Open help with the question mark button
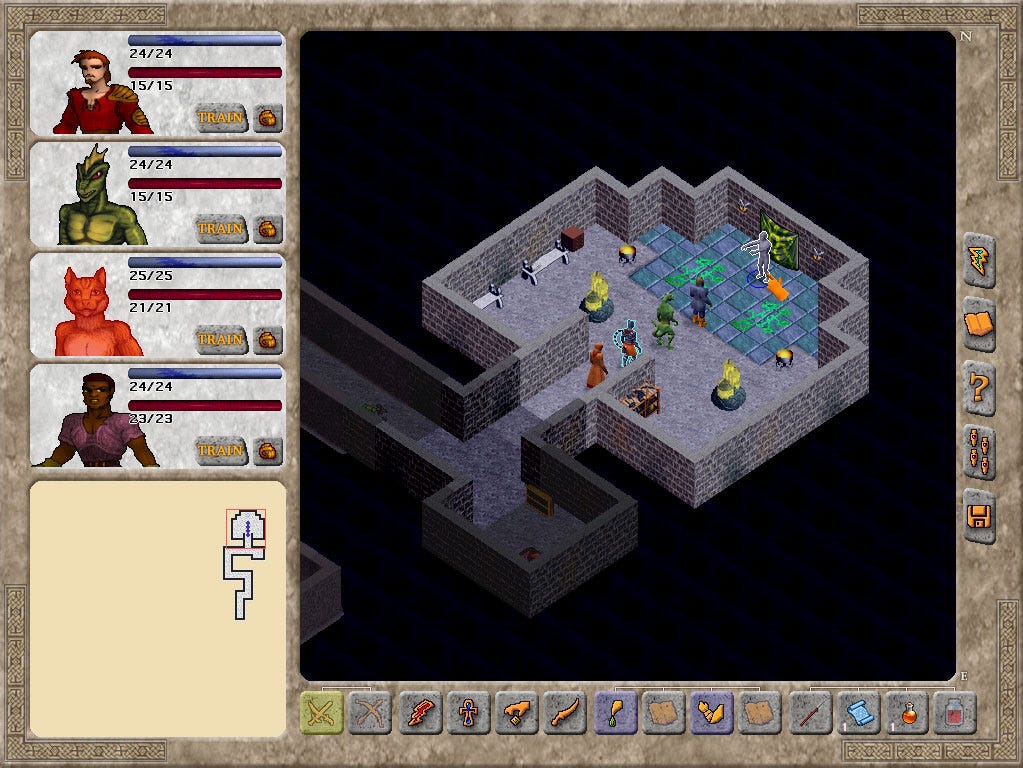1023x768 pixels. [980, 386]
